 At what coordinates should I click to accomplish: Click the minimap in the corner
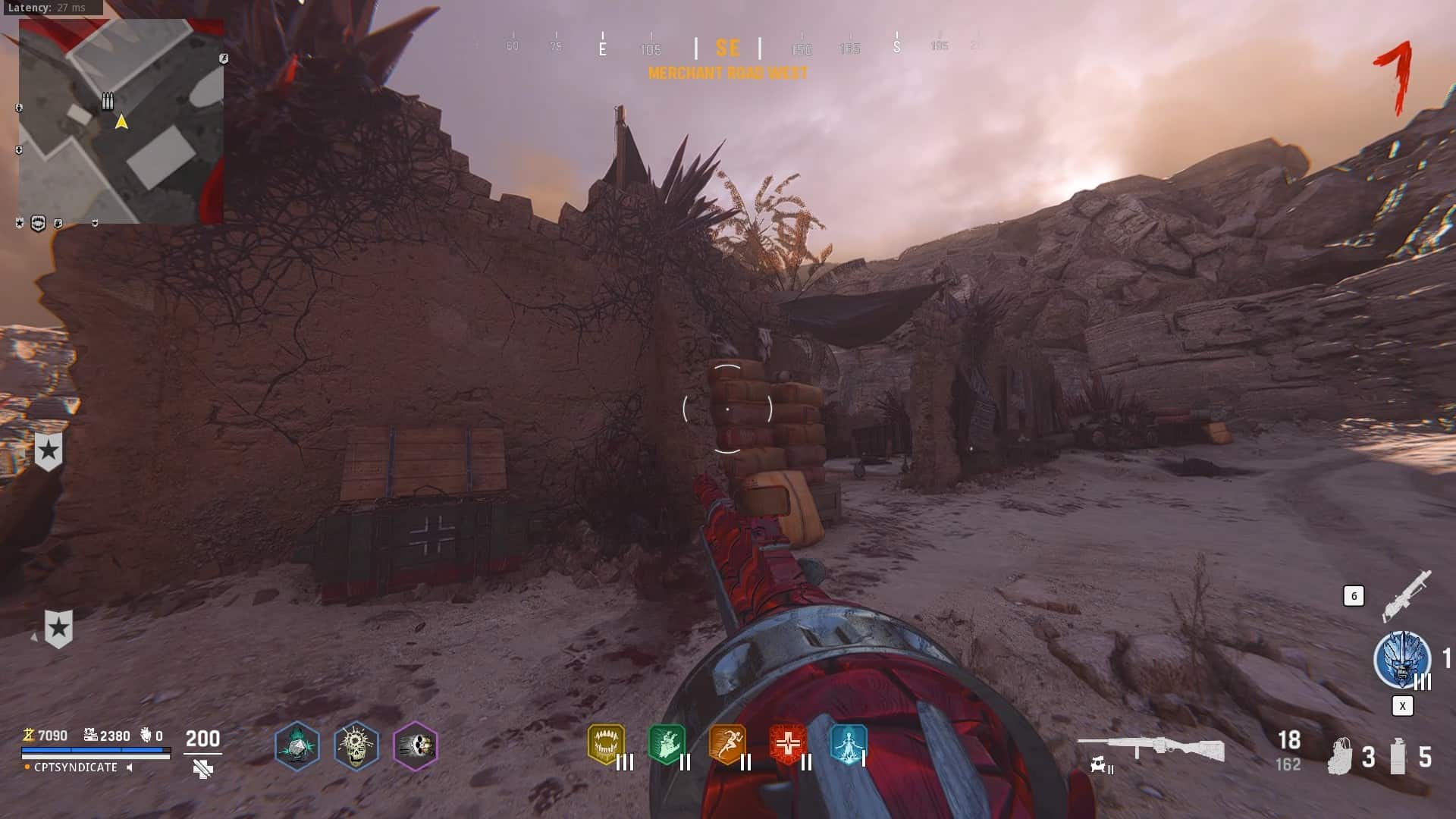(121, 121)
